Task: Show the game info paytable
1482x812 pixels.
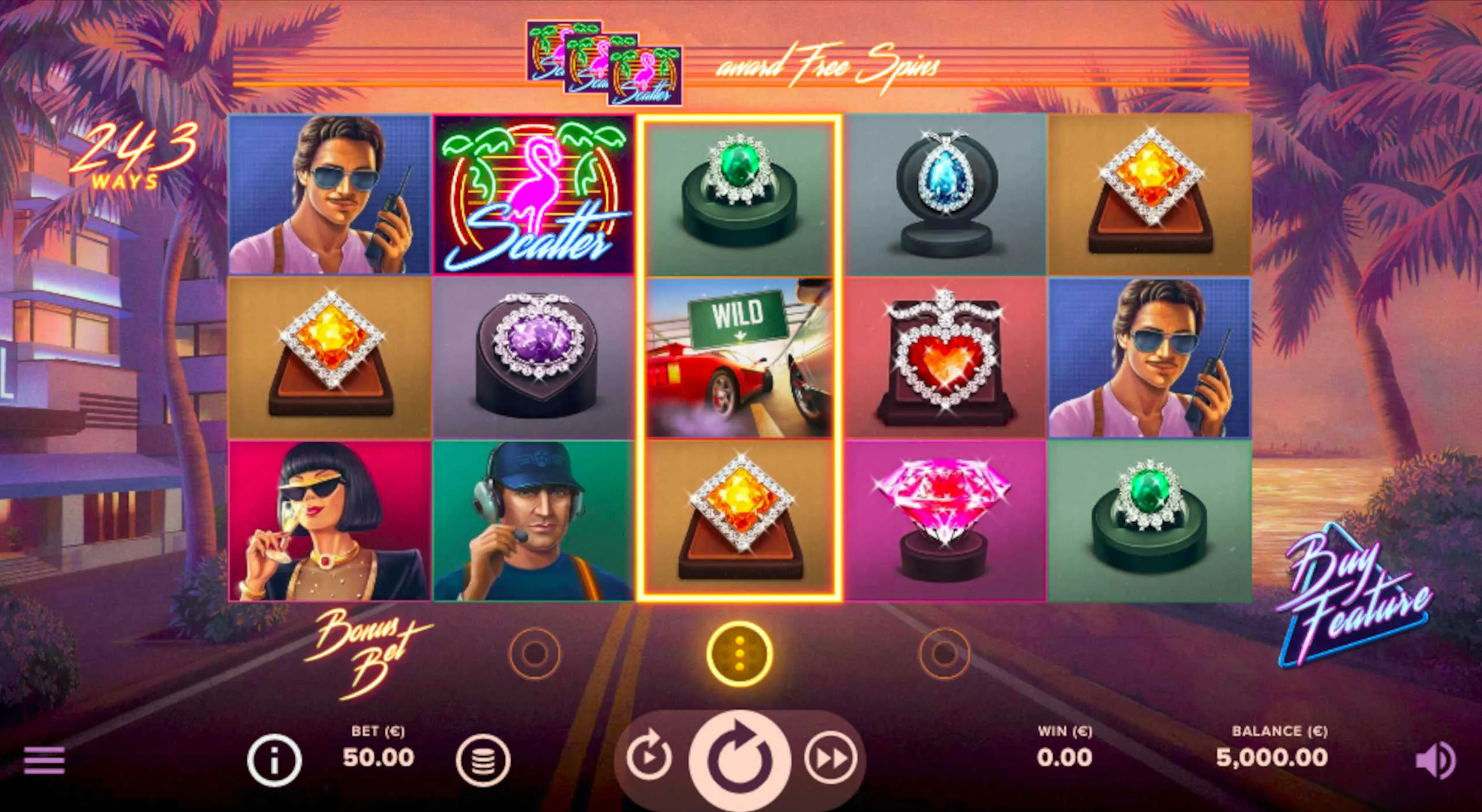Action: tap(274, 759)
